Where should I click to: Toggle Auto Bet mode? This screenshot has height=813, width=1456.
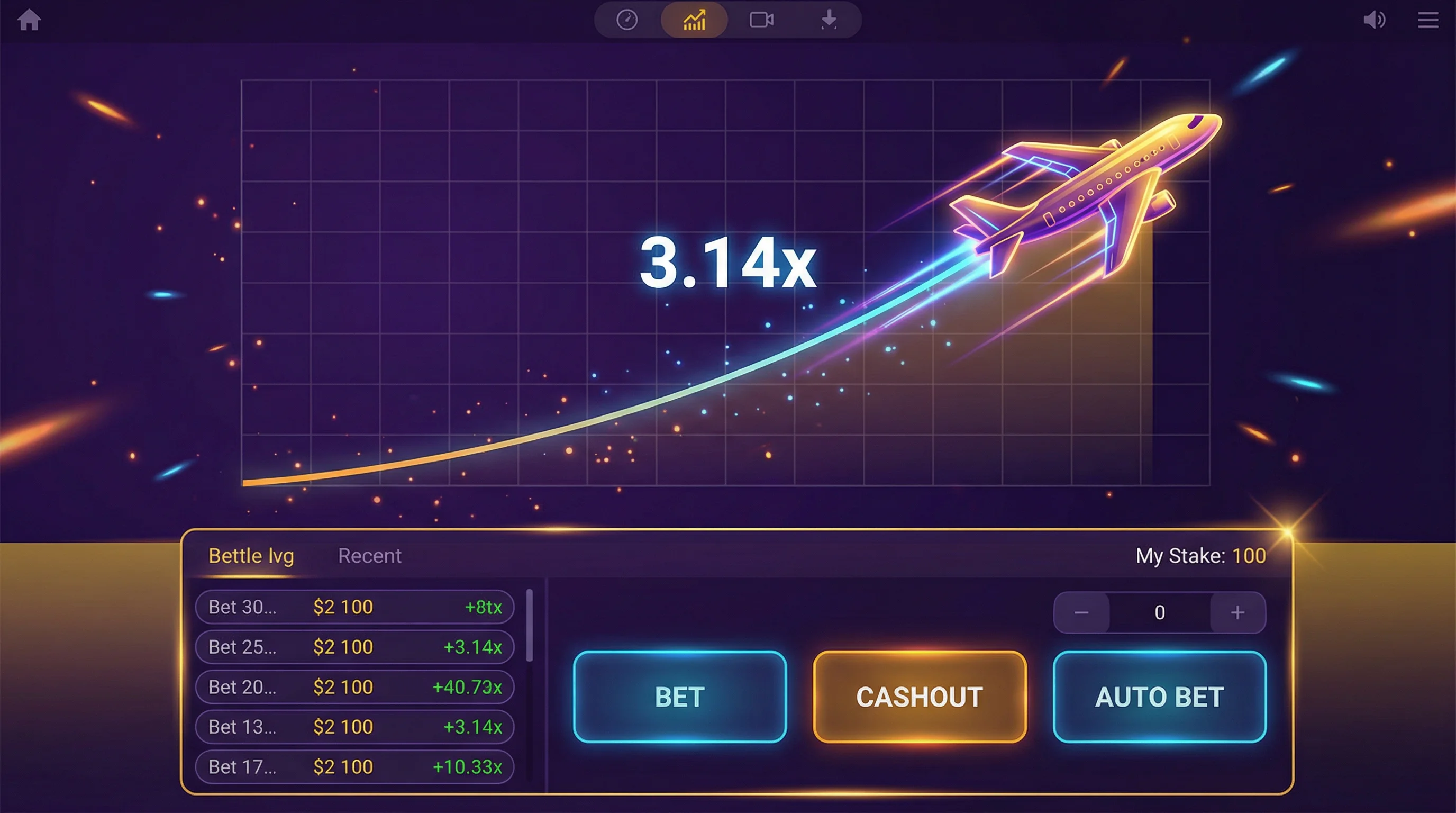[1160, 698]
